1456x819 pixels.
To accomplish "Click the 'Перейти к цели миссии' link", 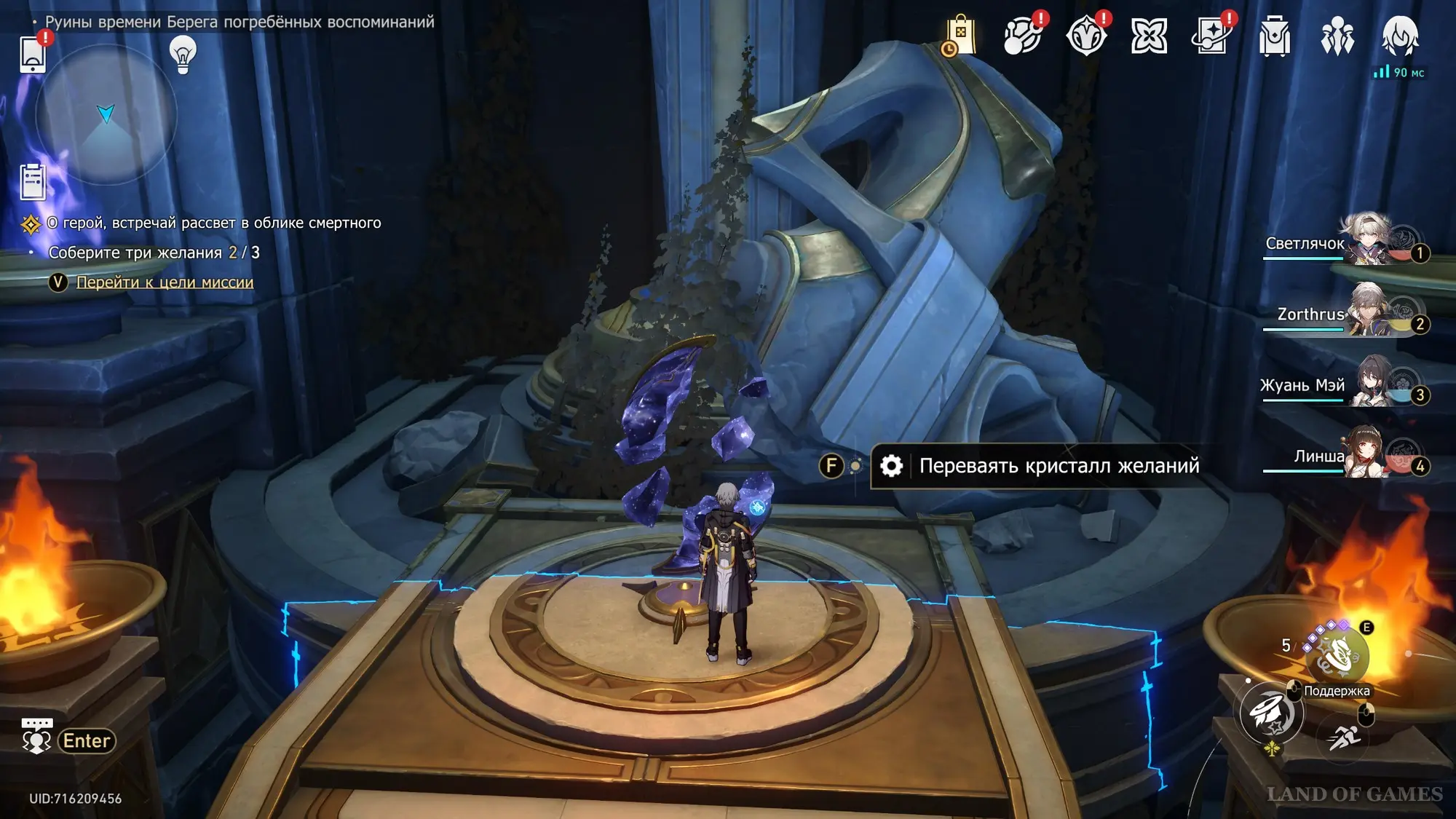I will click(165, 282).
